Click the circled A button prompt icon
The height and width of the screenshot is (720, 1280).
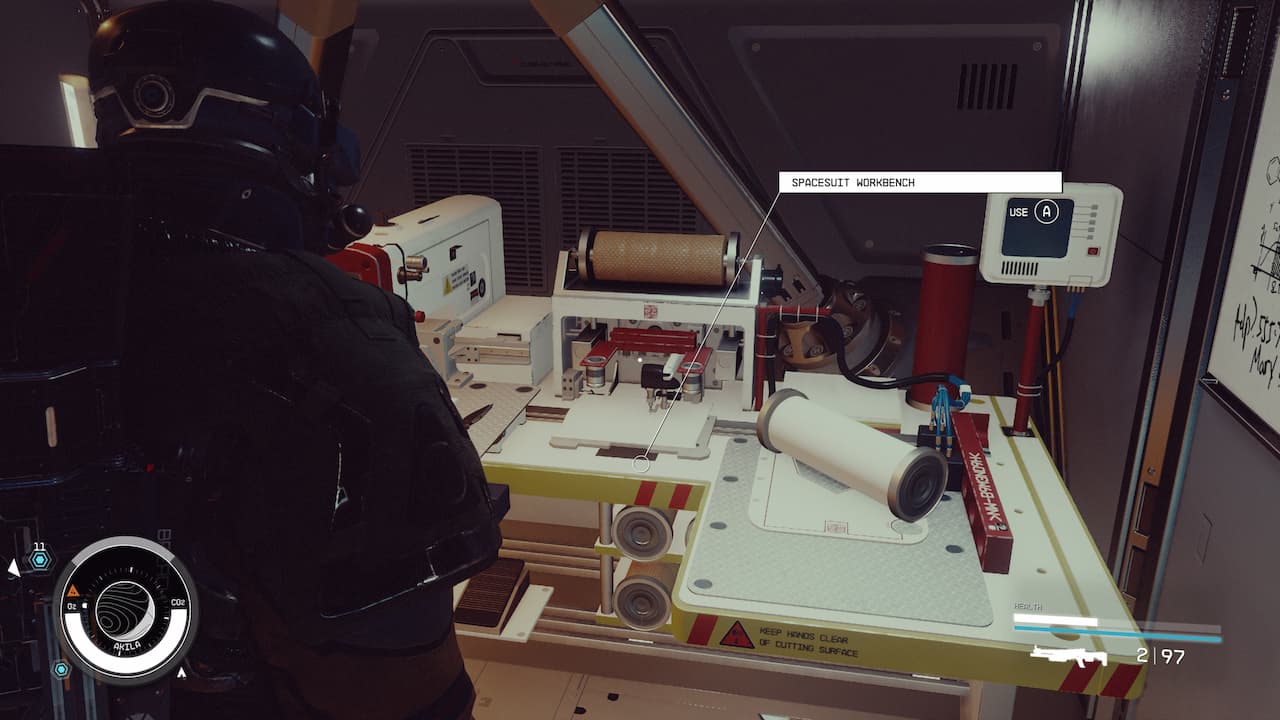pyautogui.click(x=1047, y=211)
